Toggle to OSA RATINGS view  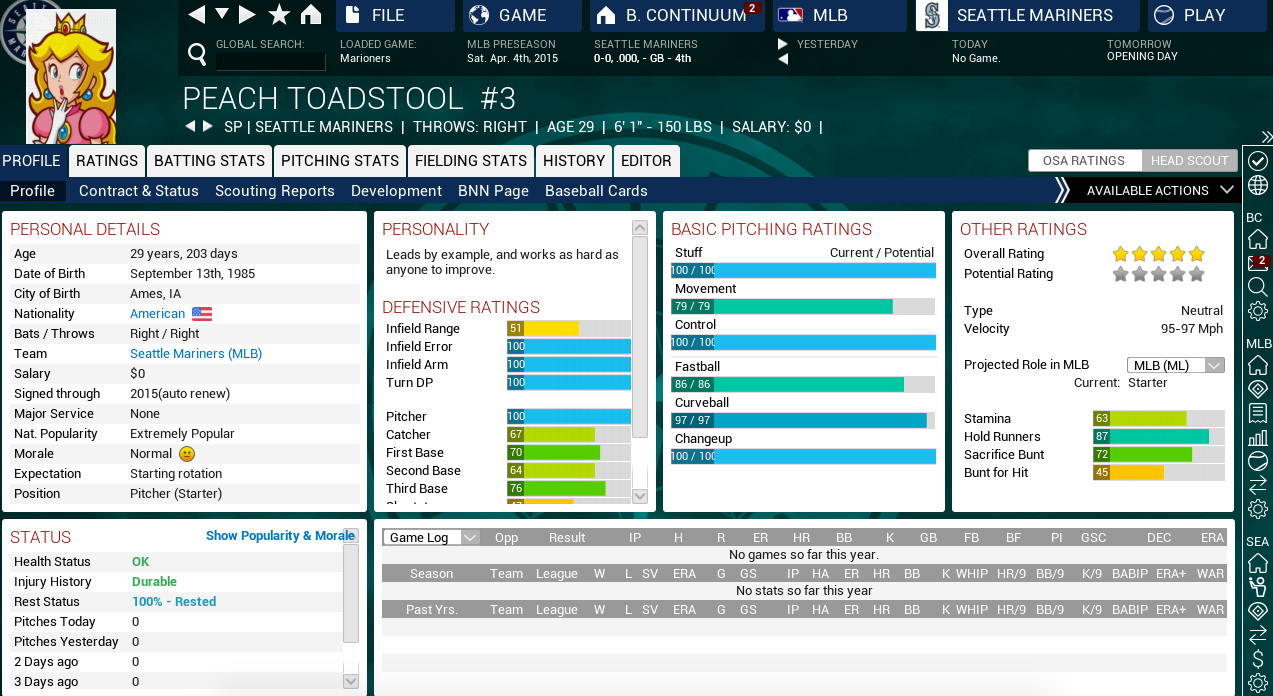1085,161
